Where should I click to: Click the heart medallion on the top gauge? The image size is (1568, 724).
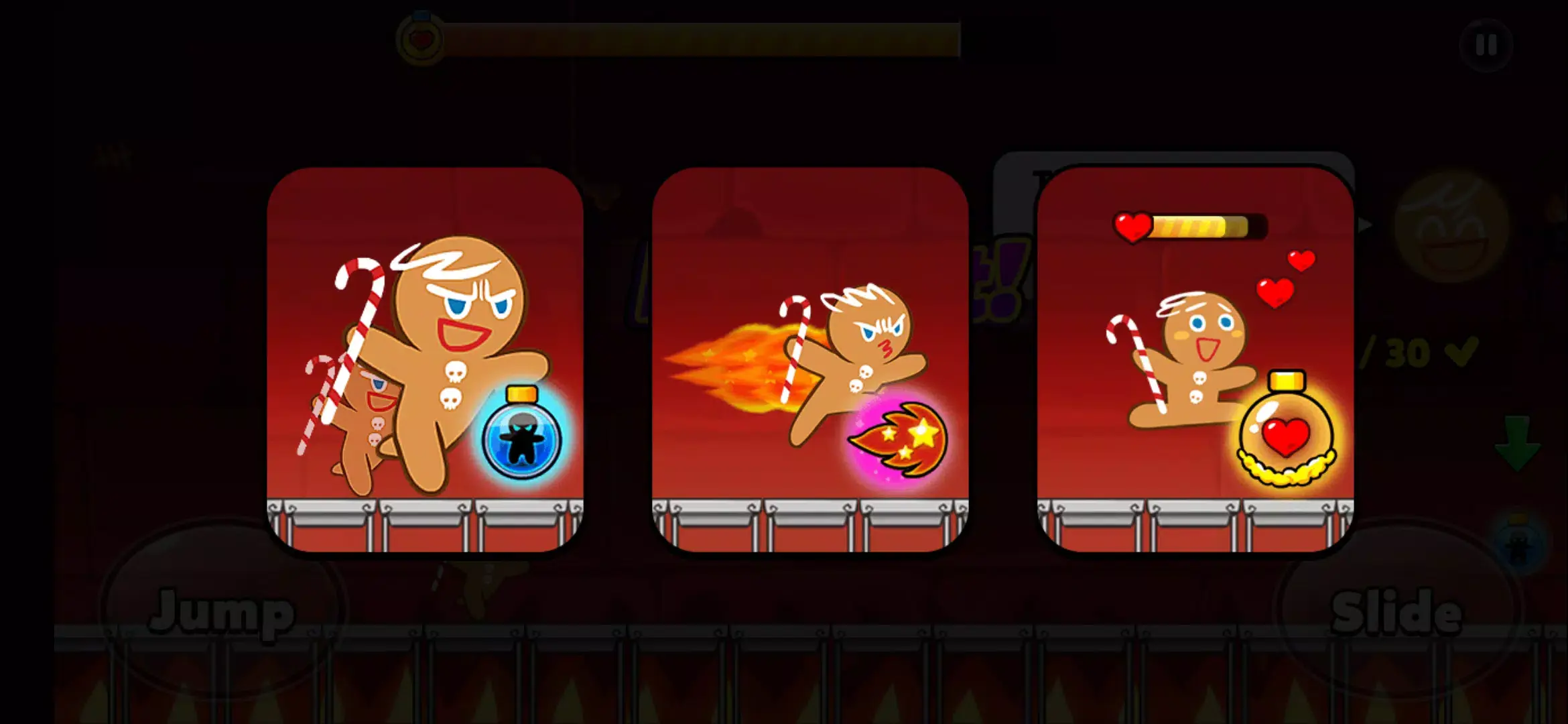tap(422, 38)
